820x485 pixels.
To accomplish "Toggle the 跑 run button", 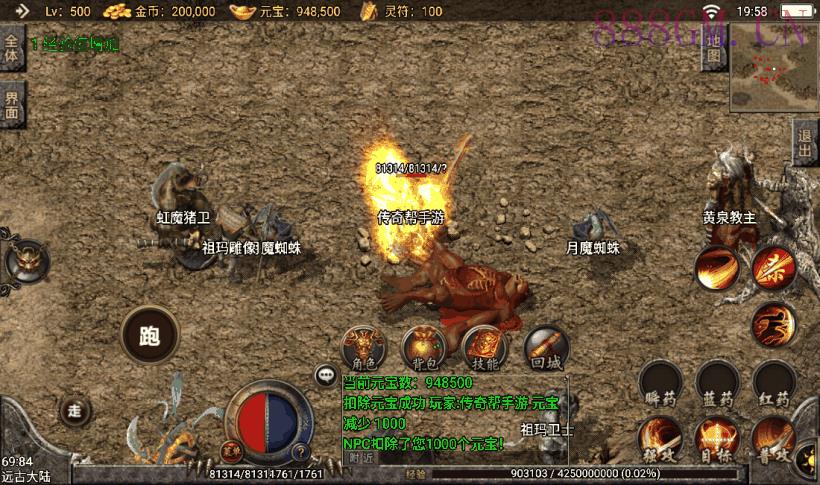I will pos(150,334).
